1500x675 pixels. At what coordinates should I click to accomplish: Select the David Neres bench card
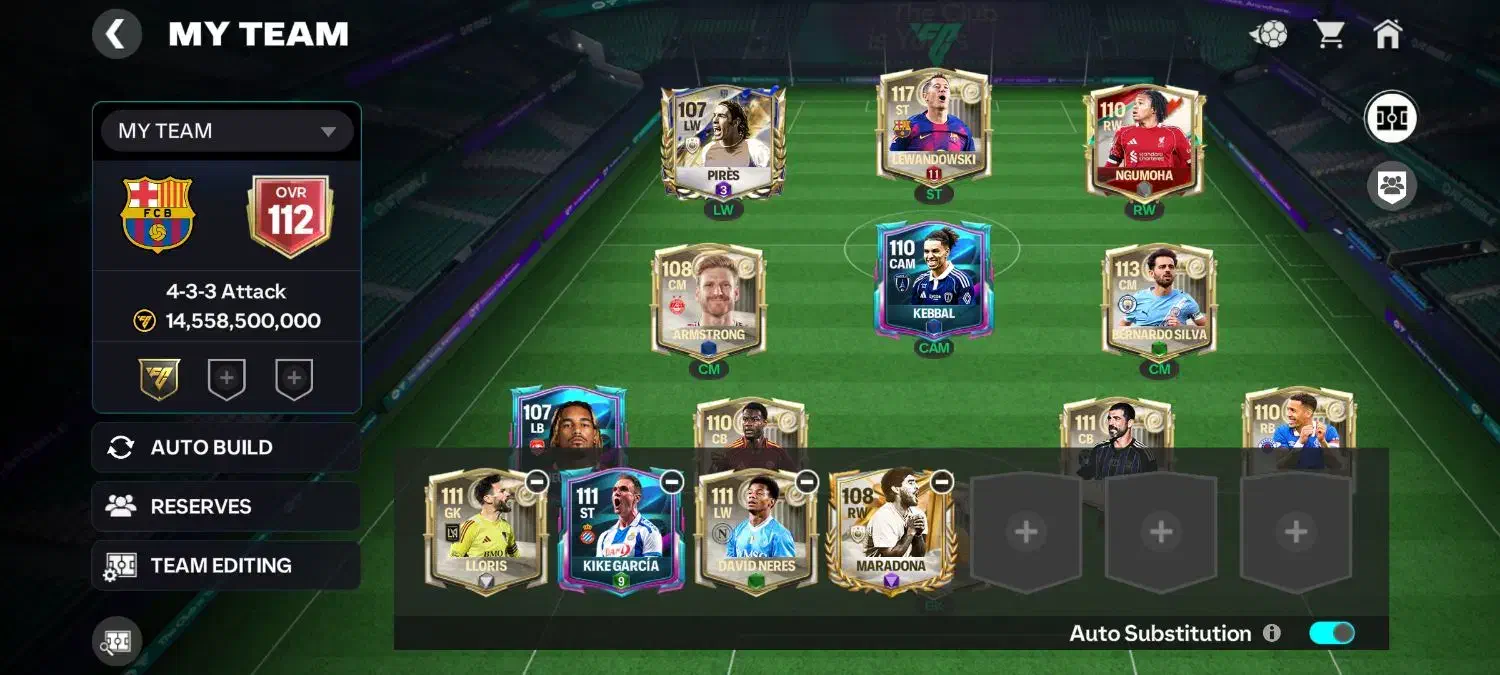pyautogui.click(x=756, y=532)
